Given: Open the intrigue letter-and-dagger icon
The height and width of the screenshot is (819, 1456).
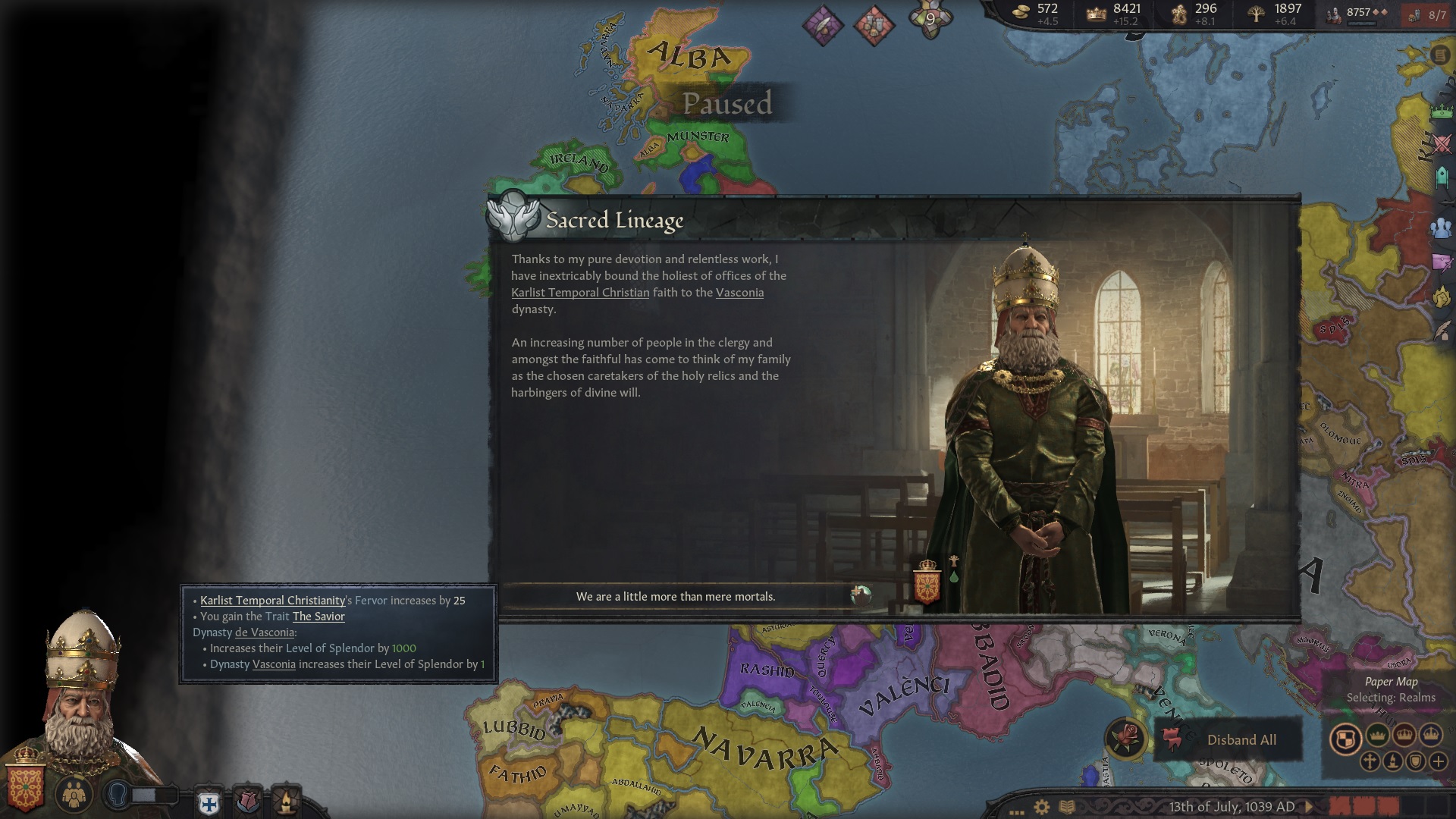Looking at the screenshot, I should [x=1441, y=262].
